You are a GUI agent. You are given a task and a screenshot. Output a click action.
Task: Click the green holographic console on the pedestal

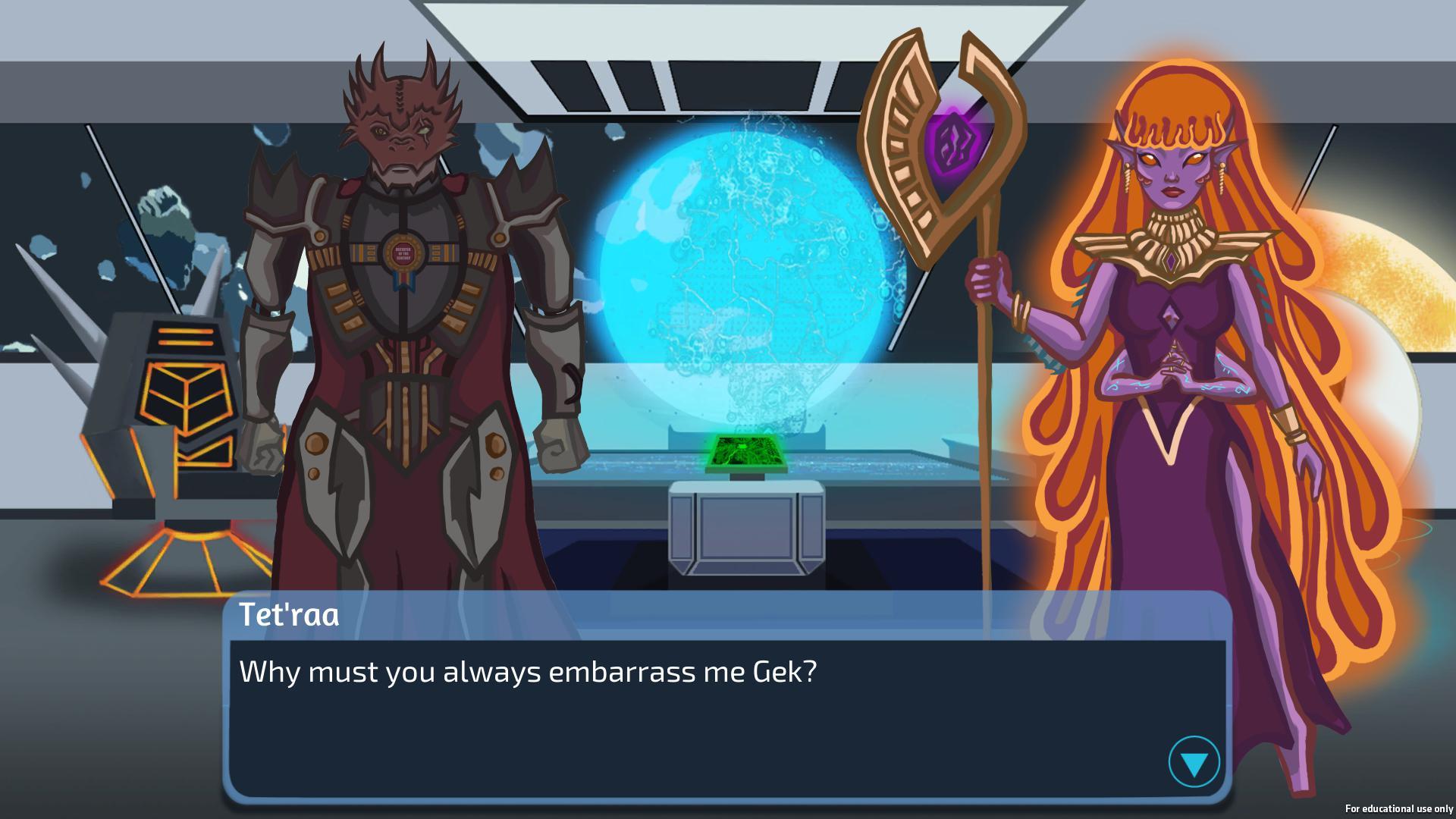coord(747,450)
